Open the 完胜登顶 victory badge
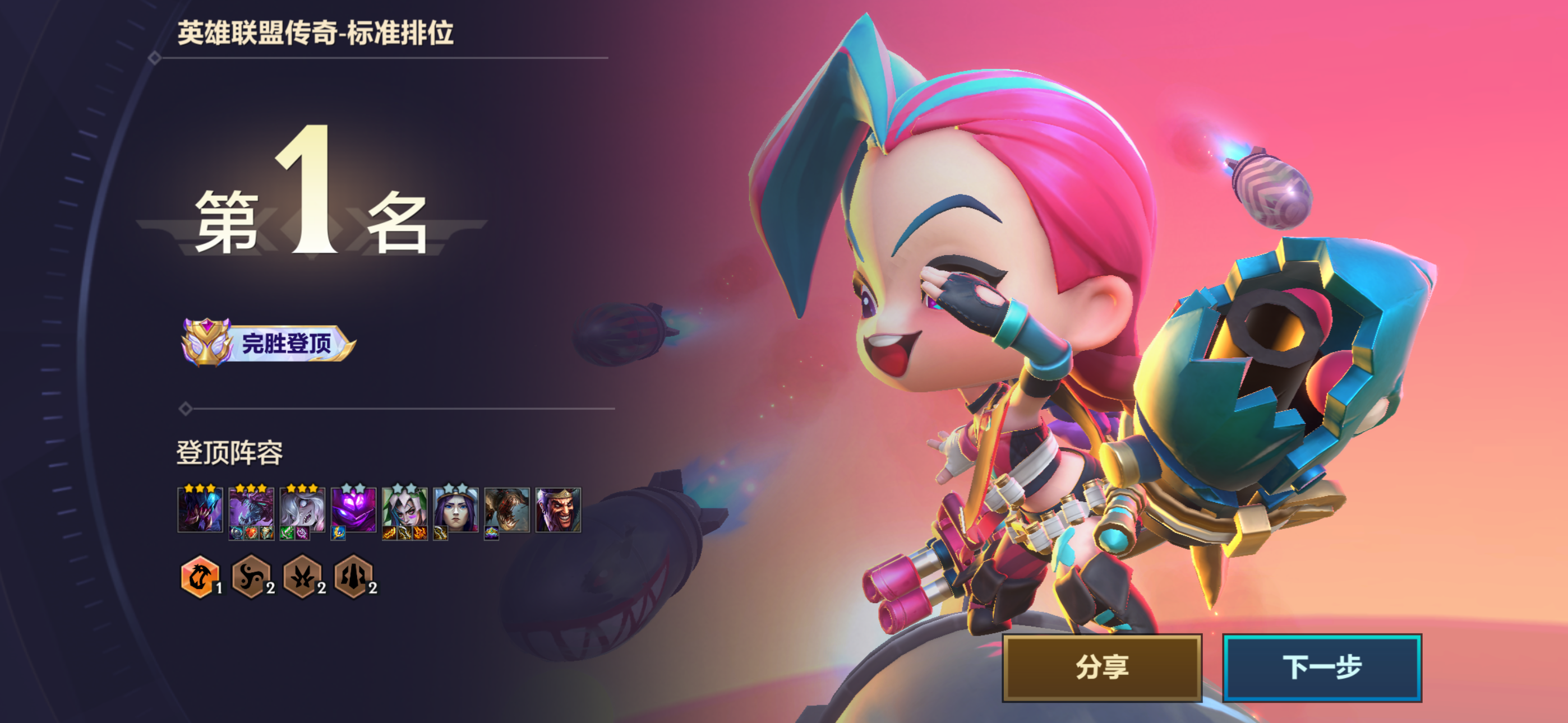This screenshot has height=723, width=1568. point(268,342)
